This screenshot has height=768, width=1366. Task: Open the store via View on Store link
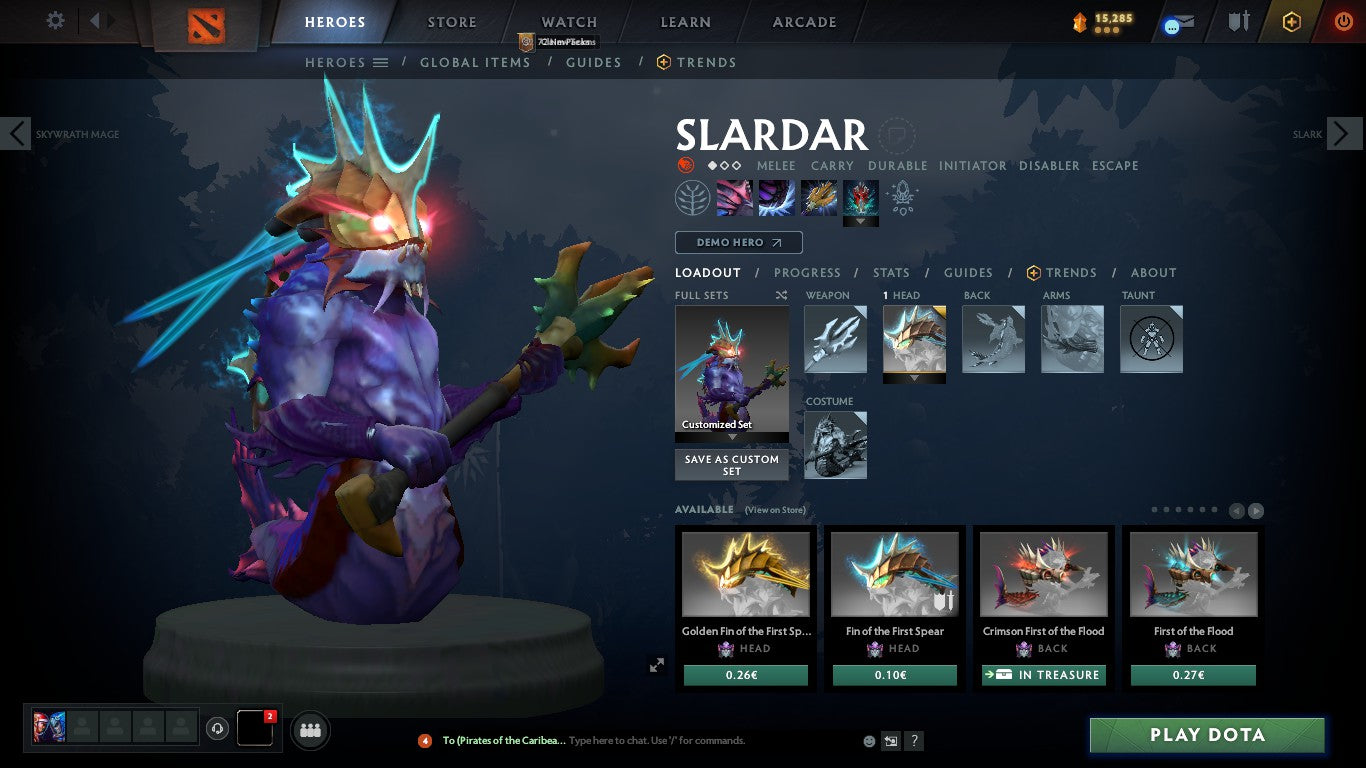(776, 510)
